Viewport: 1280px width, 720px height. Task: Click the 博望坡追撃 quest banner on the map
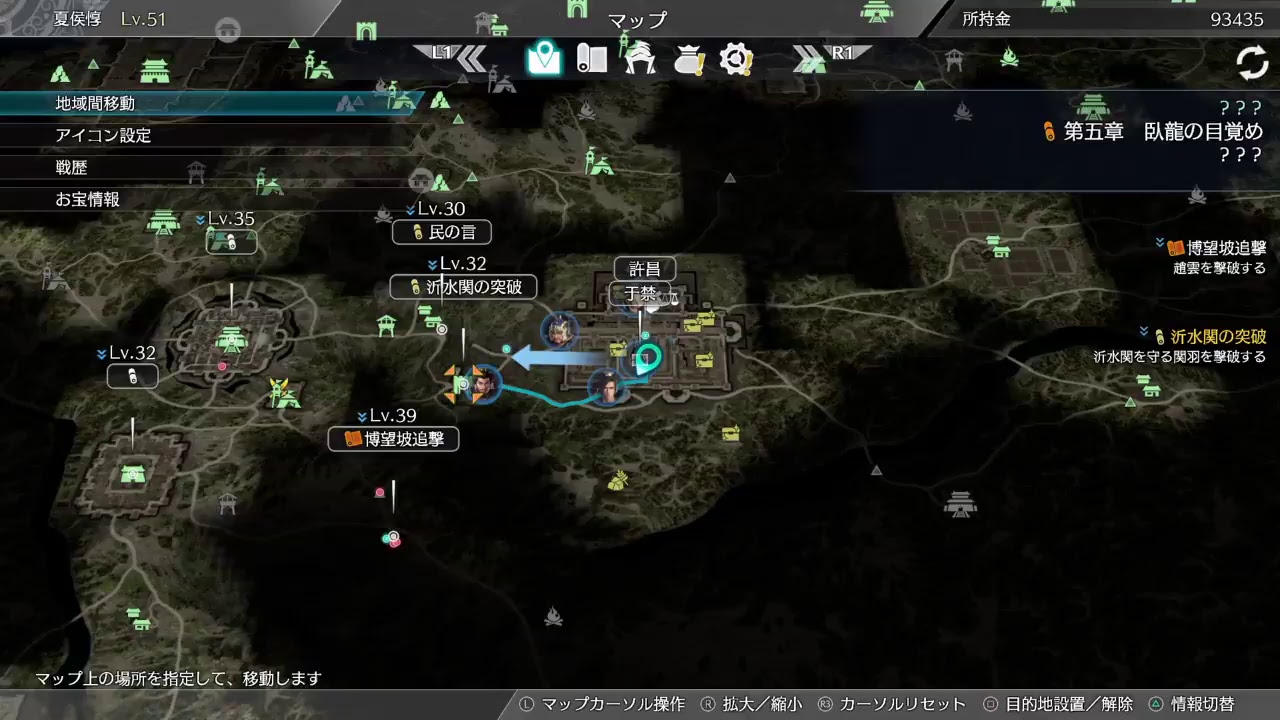point(394,439)
